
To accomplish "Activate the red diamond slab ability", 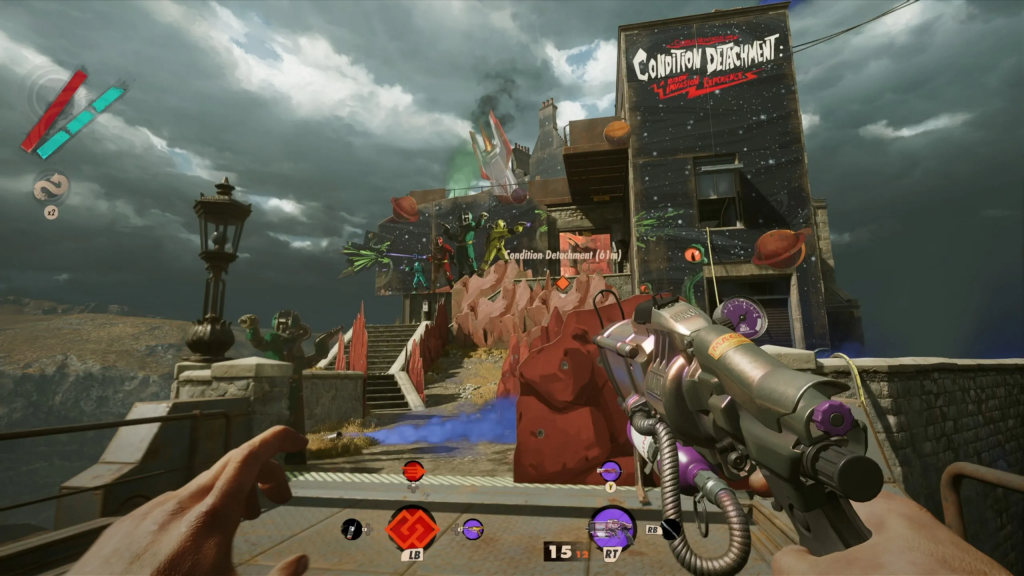I will pyautogui.click(x=413, y=527).
